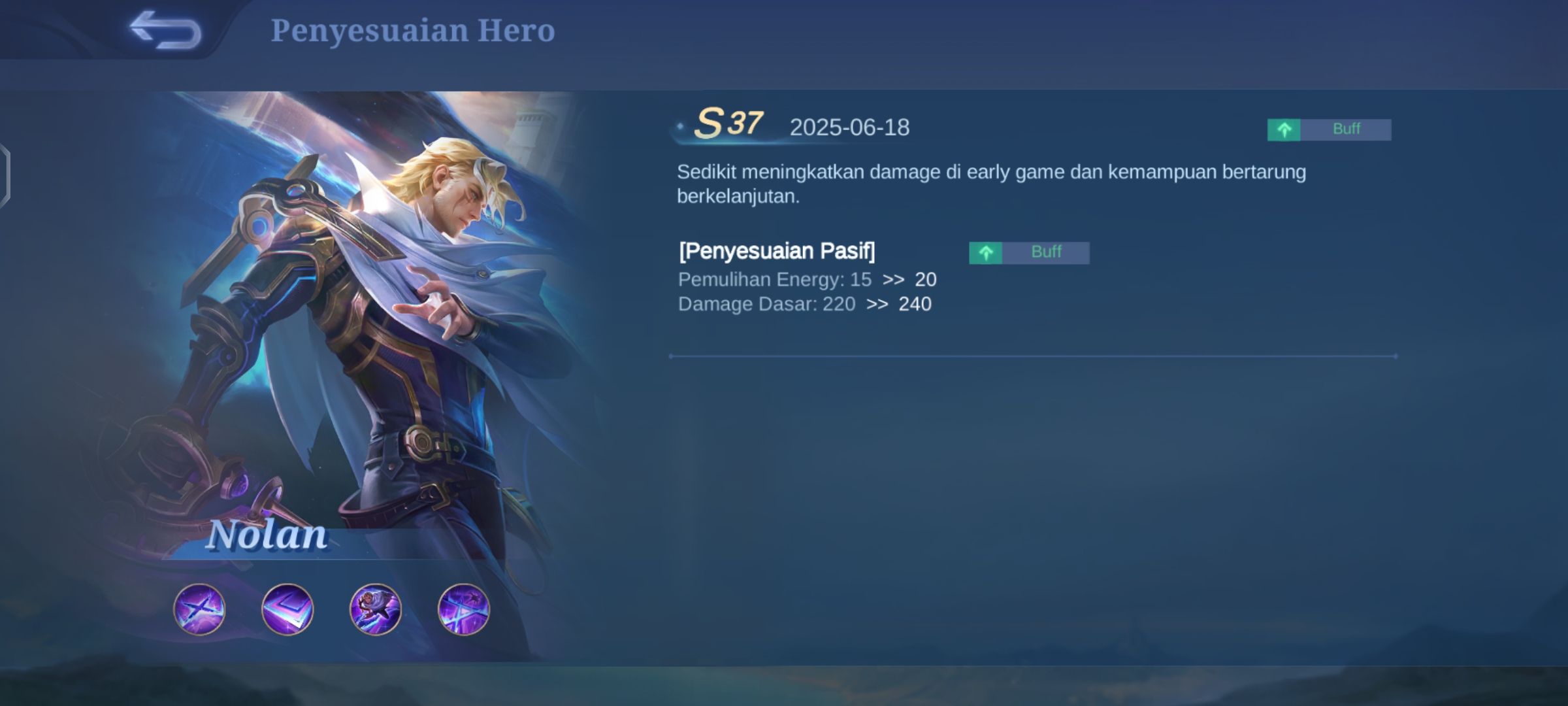
Task: Select Nolan's X-shaped rift skill icon
Action: (199, 609)
